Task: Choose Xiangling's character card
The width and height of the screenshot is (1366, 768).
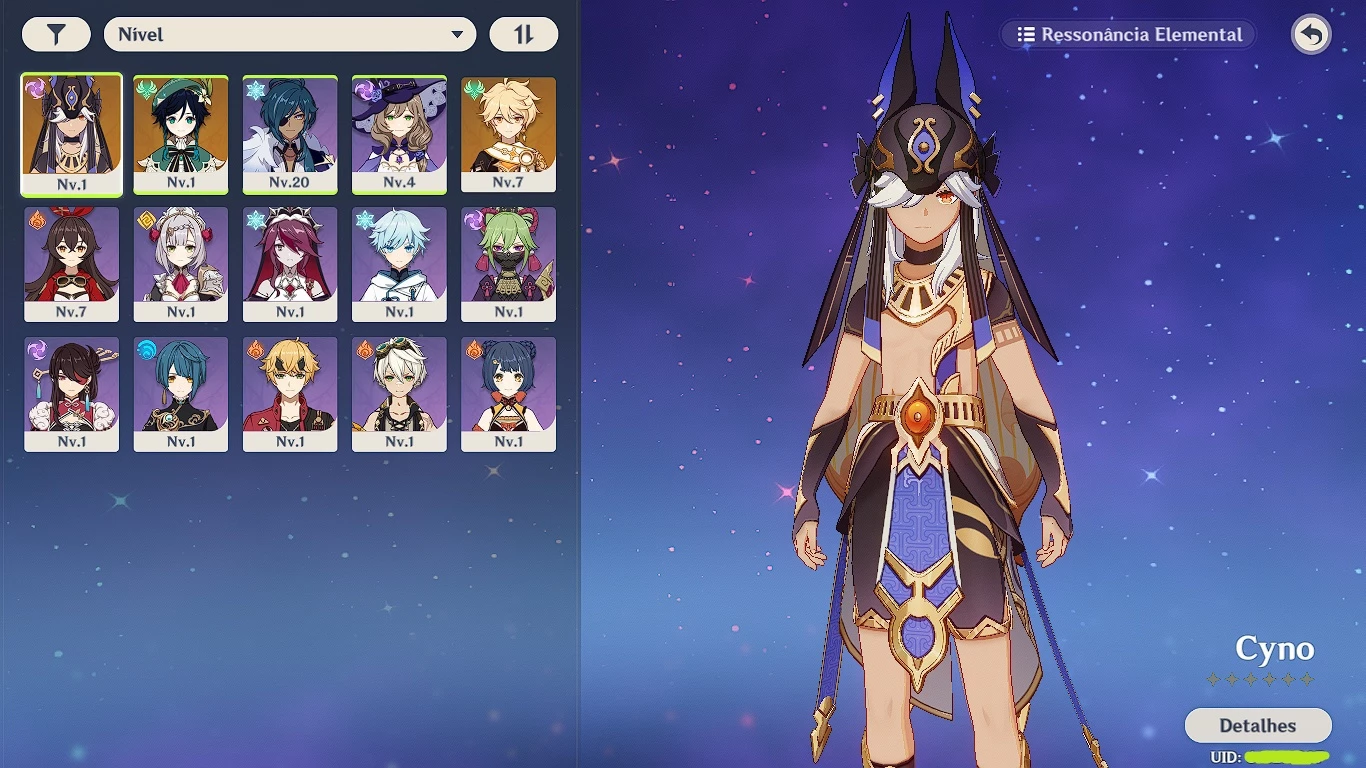Action: (508, 394)
